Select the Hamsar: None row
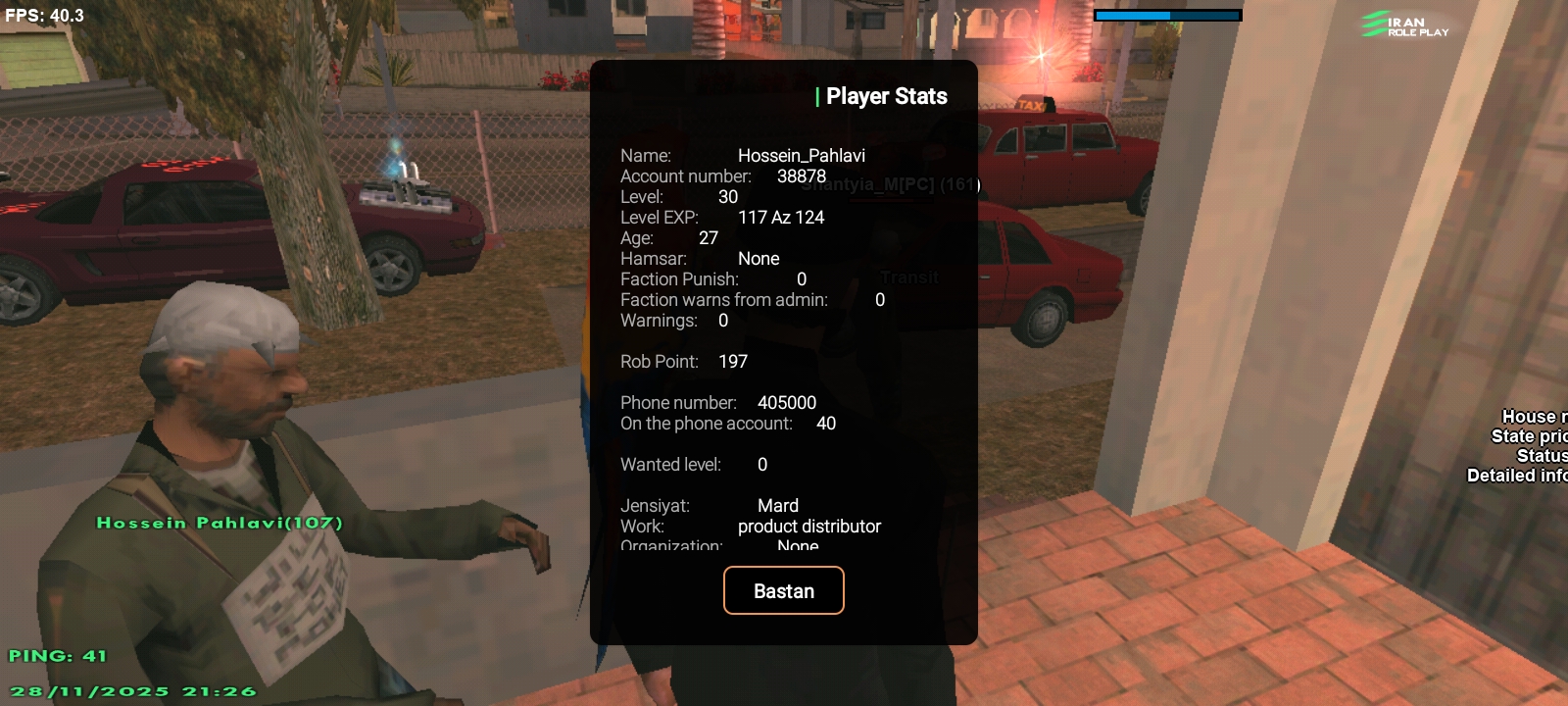 pyautogui.click(x=700, y=258)
